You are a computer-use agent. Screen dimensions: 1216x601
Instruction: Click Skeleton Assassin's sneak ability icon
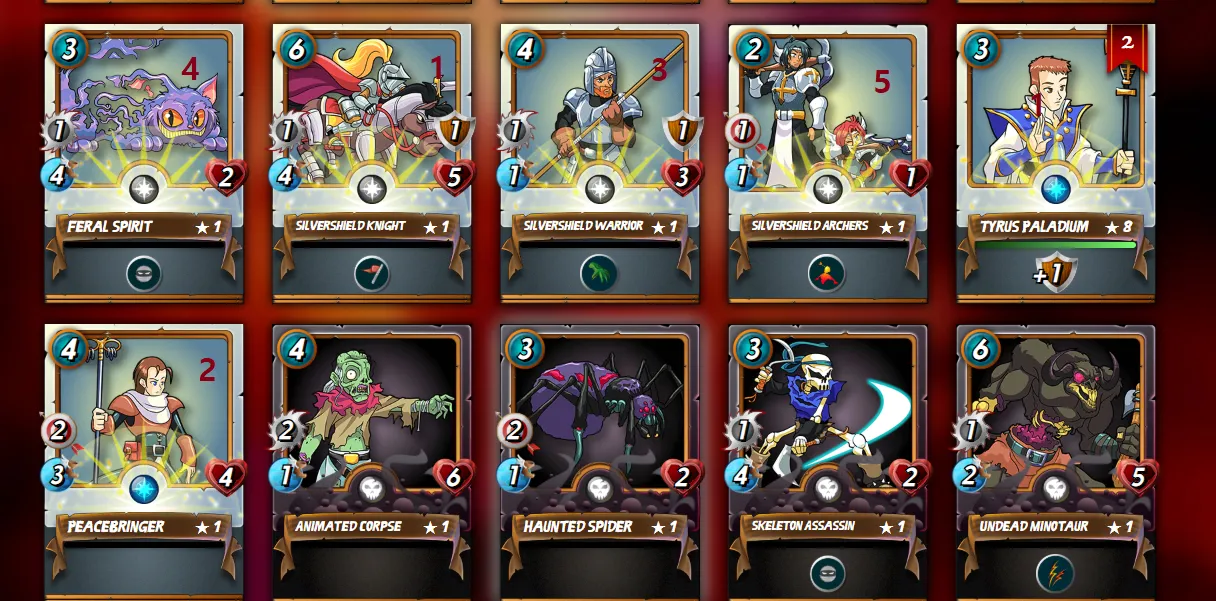coord(827,573)
